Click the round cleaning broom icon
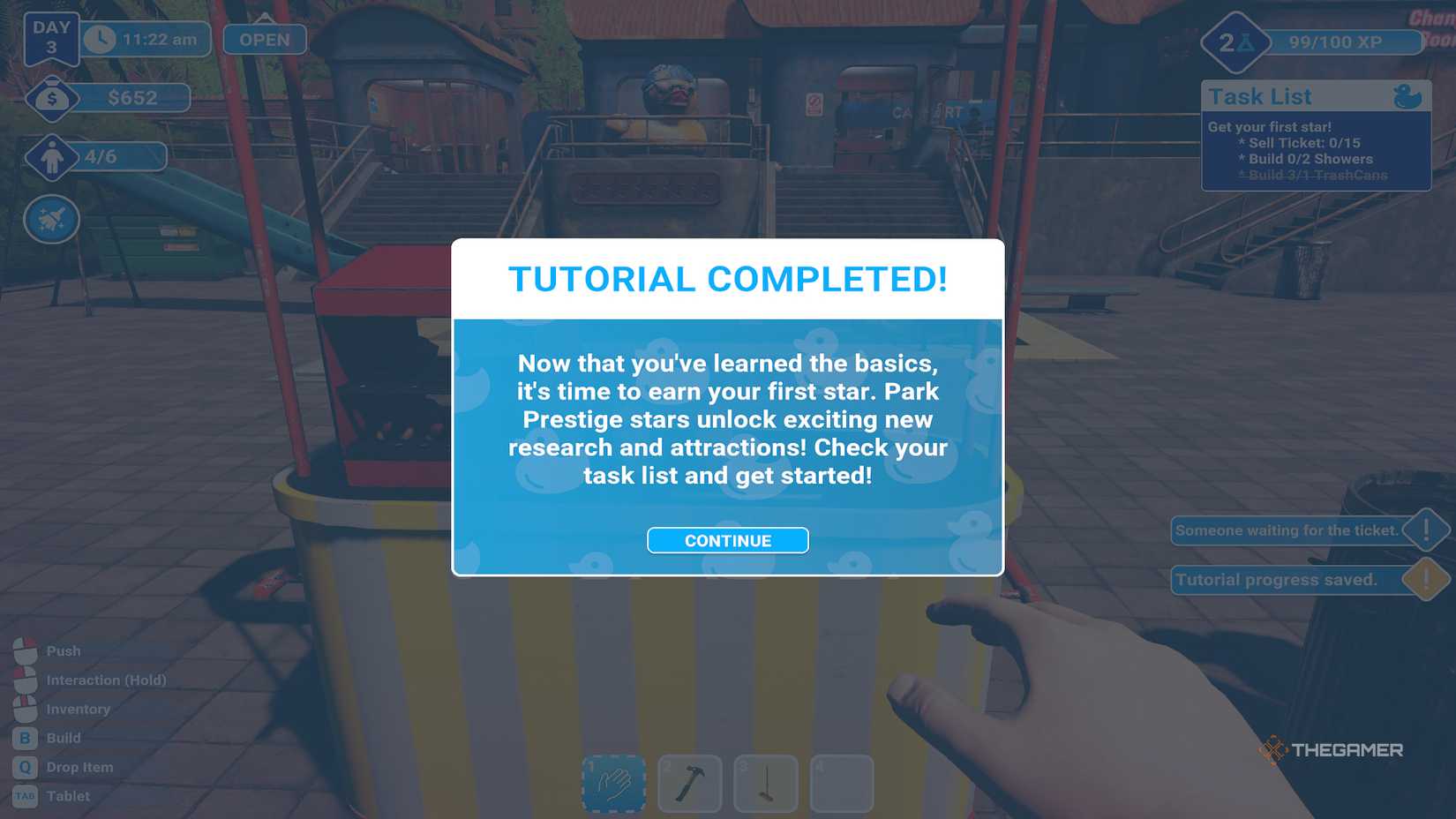 coord(51,220)
